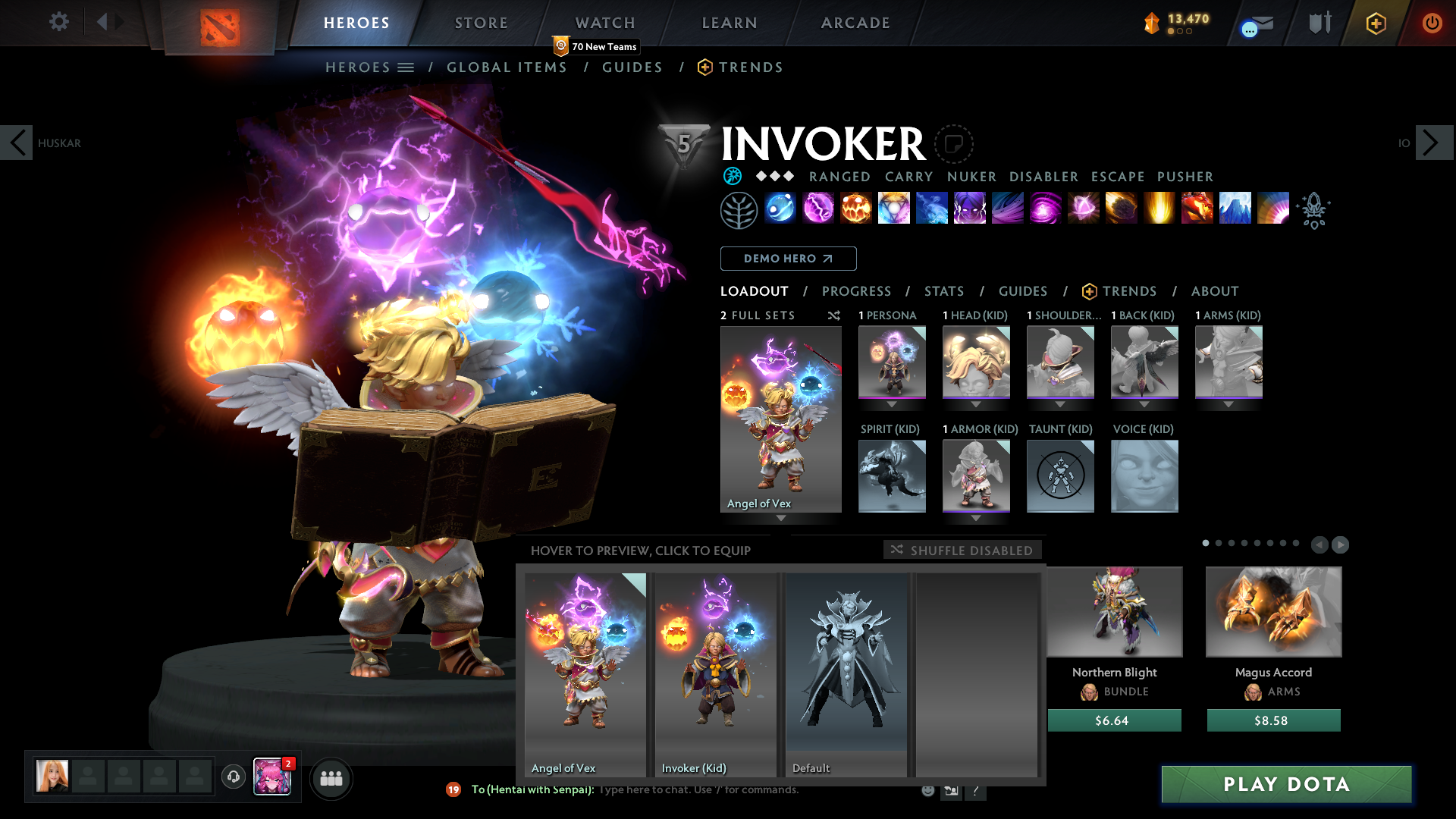Switch to the STORE tab
Screen dimensions: 1456x819
point(480,23)
